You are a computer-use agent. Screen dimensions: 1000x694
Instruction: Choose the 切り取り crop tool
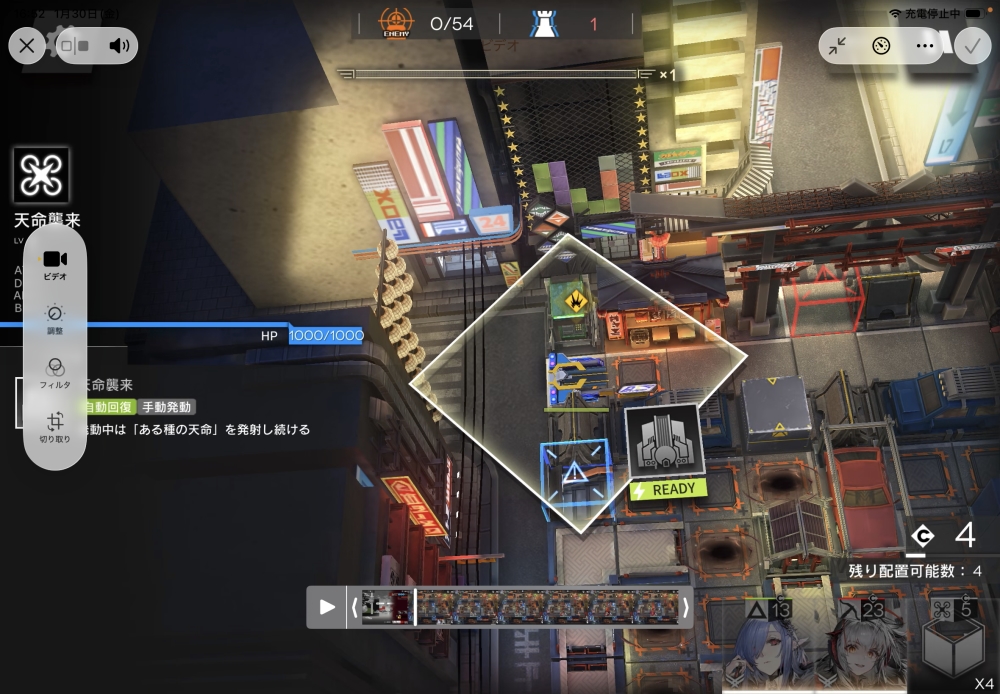[x=55, y=427]
